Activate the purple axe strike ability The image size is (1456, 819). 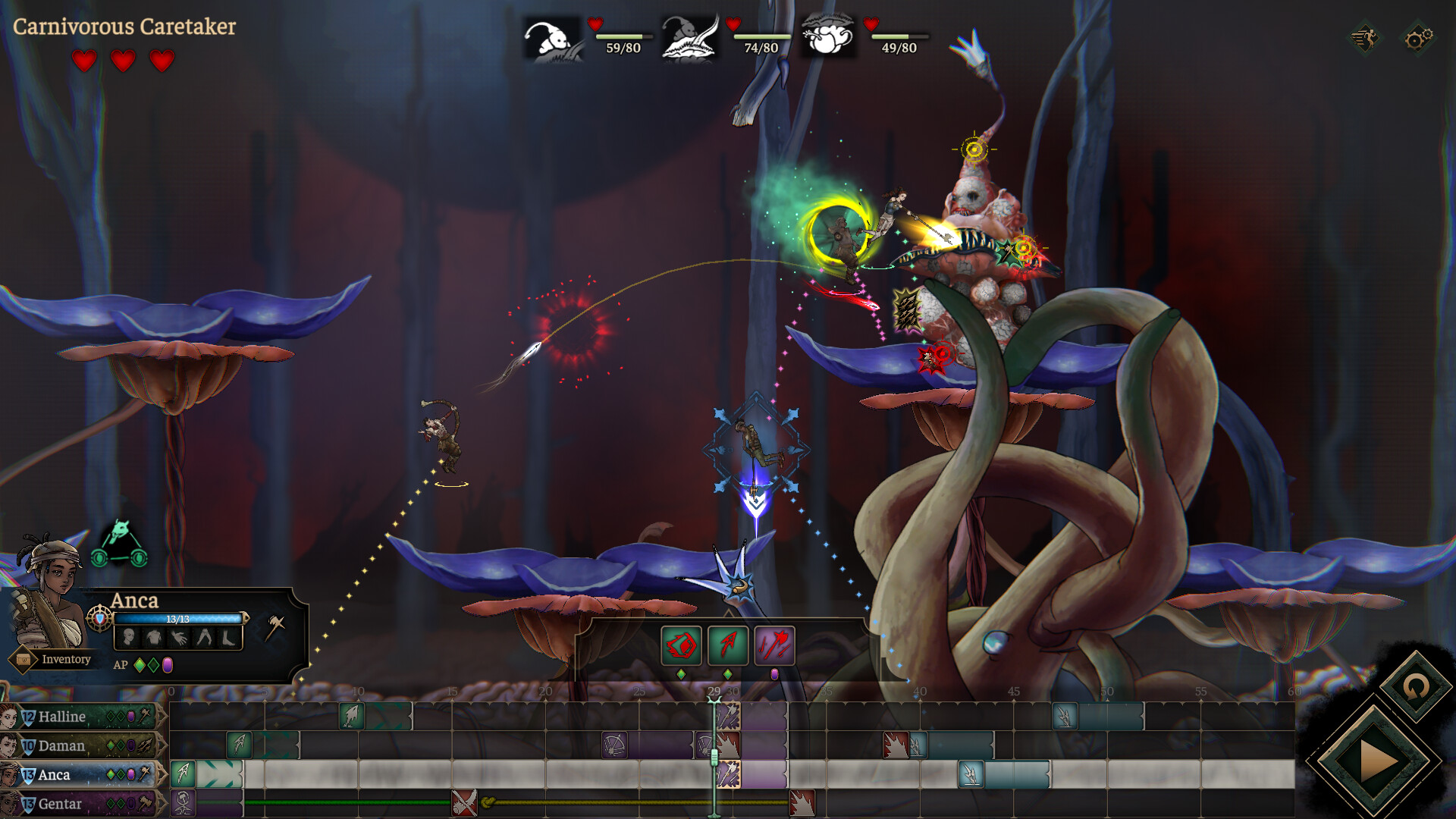pyautogui.click(x=774, y=645)
